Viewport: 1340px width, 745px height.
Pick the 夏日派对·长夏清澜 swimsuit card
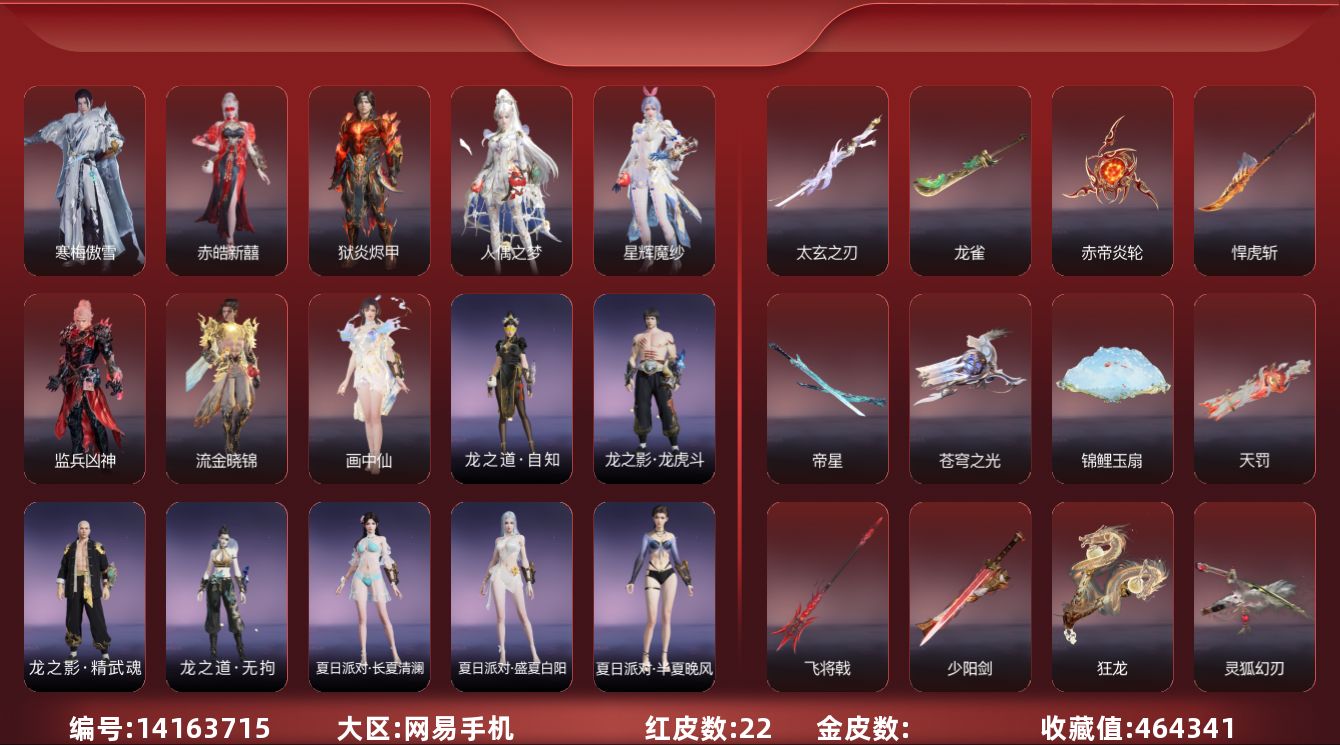tap(369, 597)
